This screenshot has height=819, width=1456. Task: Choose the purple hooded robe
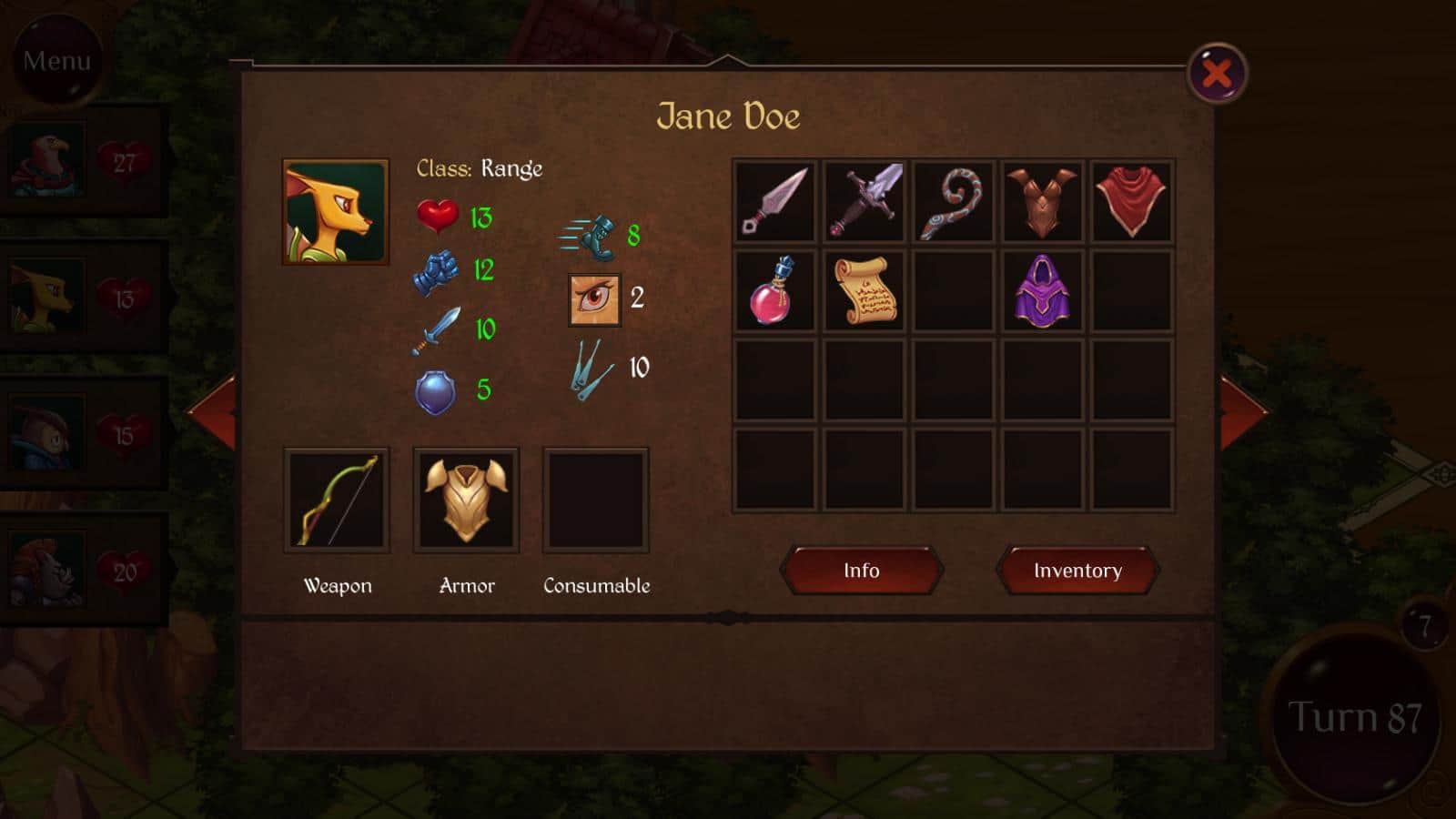pos(1042,290)
